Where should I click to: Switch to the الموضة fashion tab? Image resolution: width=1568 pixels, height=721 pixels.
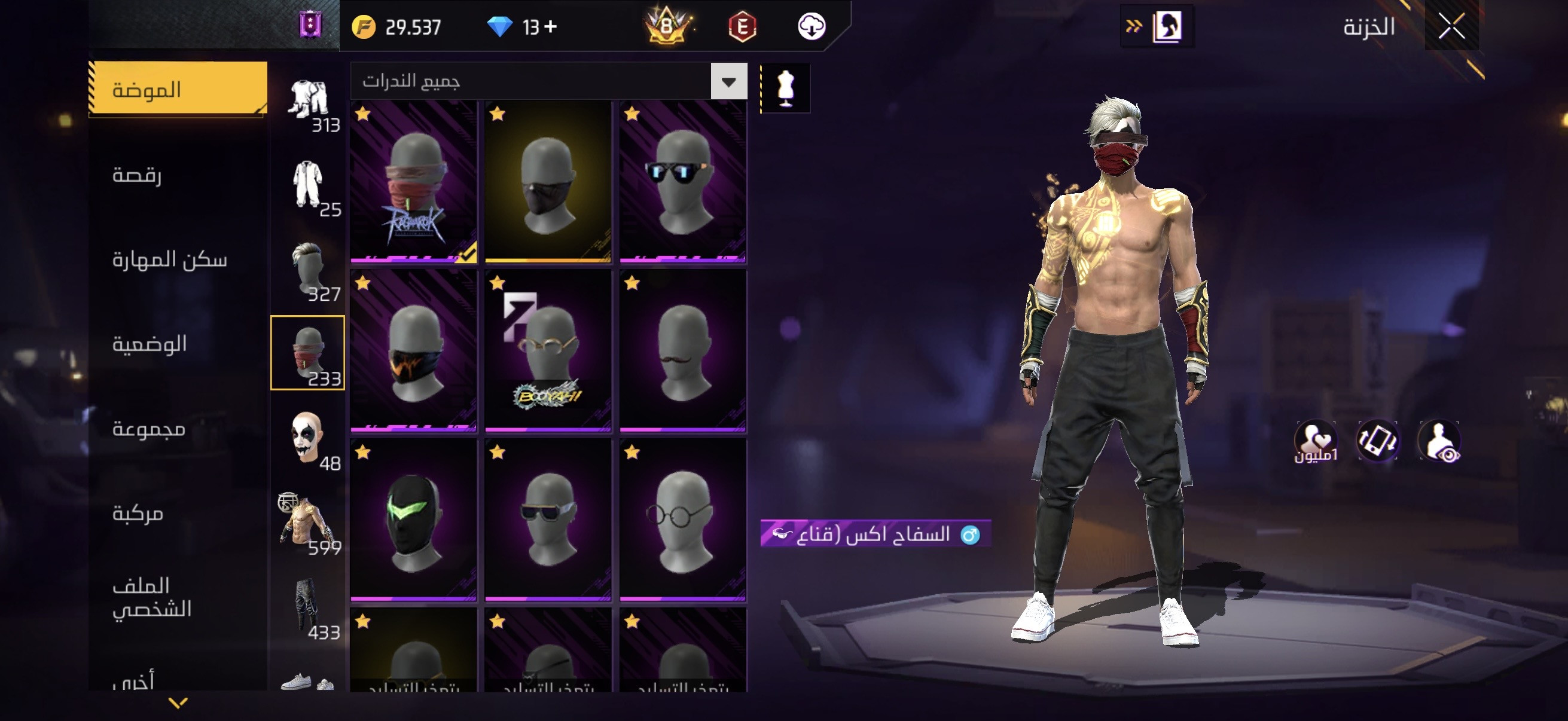point(177,89)
